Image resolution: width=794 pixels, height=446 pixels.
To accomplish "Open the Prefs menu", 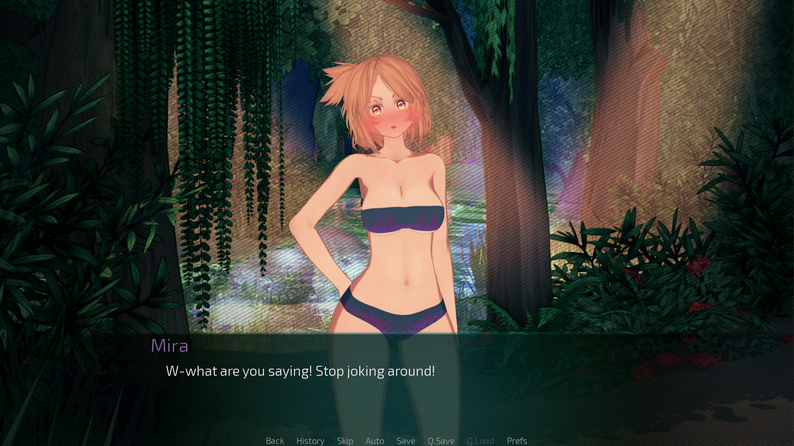I will [x=517, y=440].
